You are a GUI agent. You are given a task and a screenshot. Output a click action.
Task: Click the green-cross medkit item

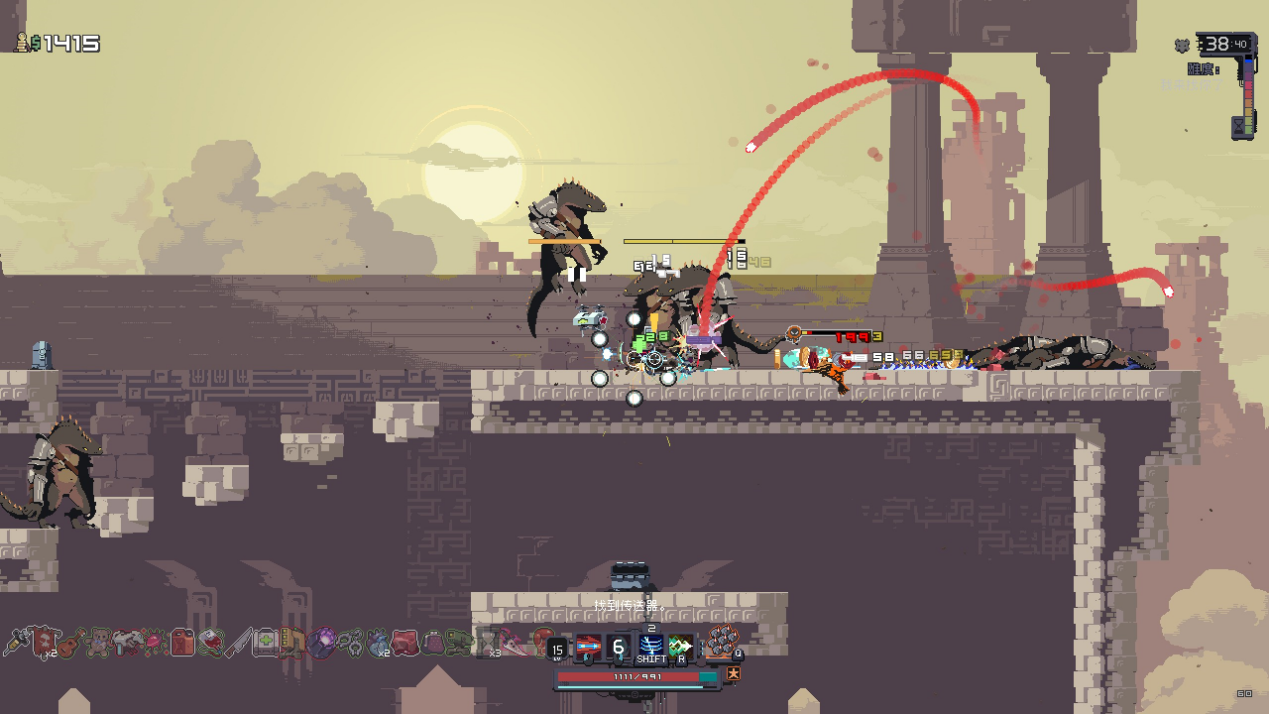click(265, 642)
